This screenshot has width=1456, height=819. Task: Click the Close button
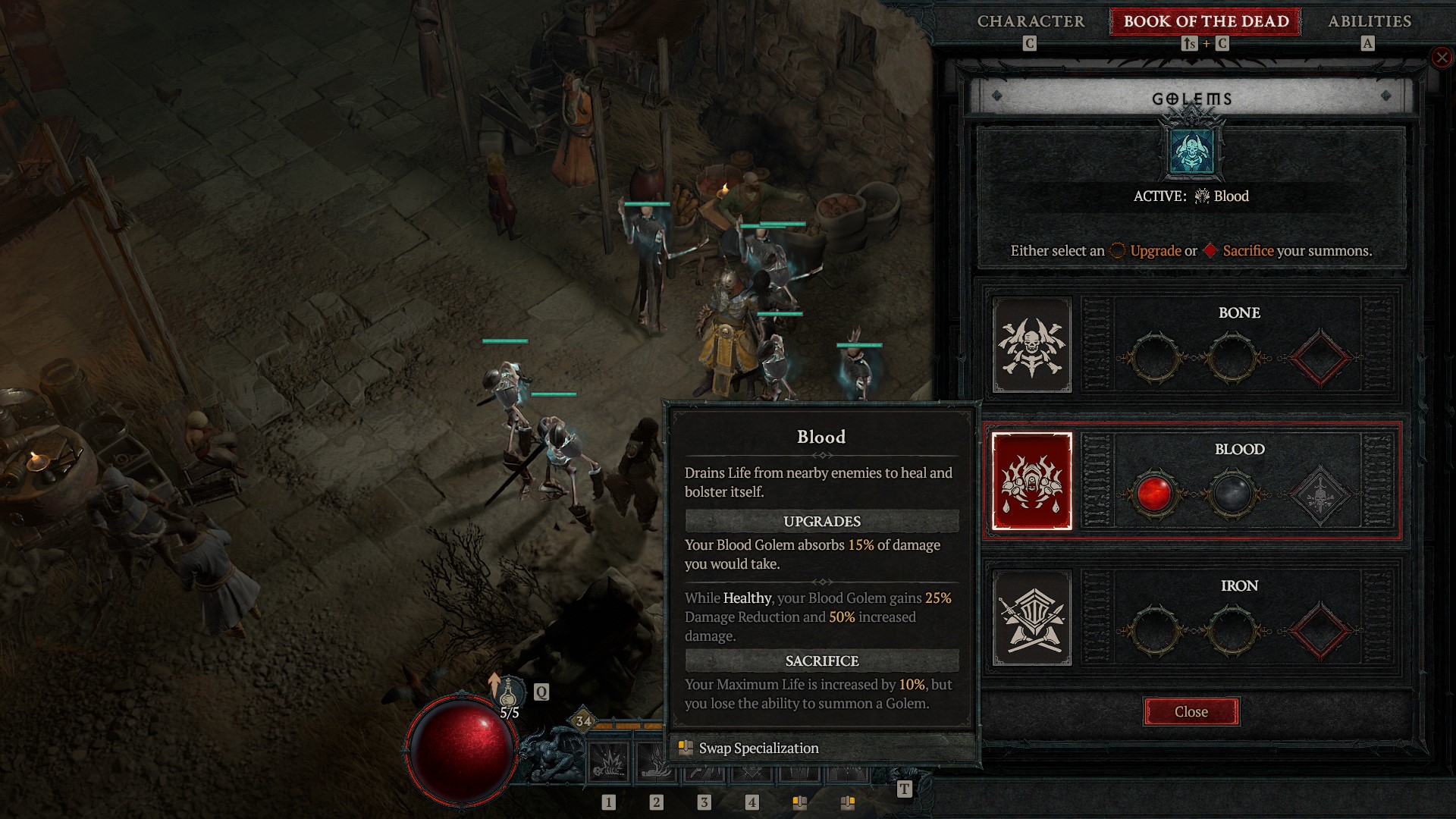1191,712
